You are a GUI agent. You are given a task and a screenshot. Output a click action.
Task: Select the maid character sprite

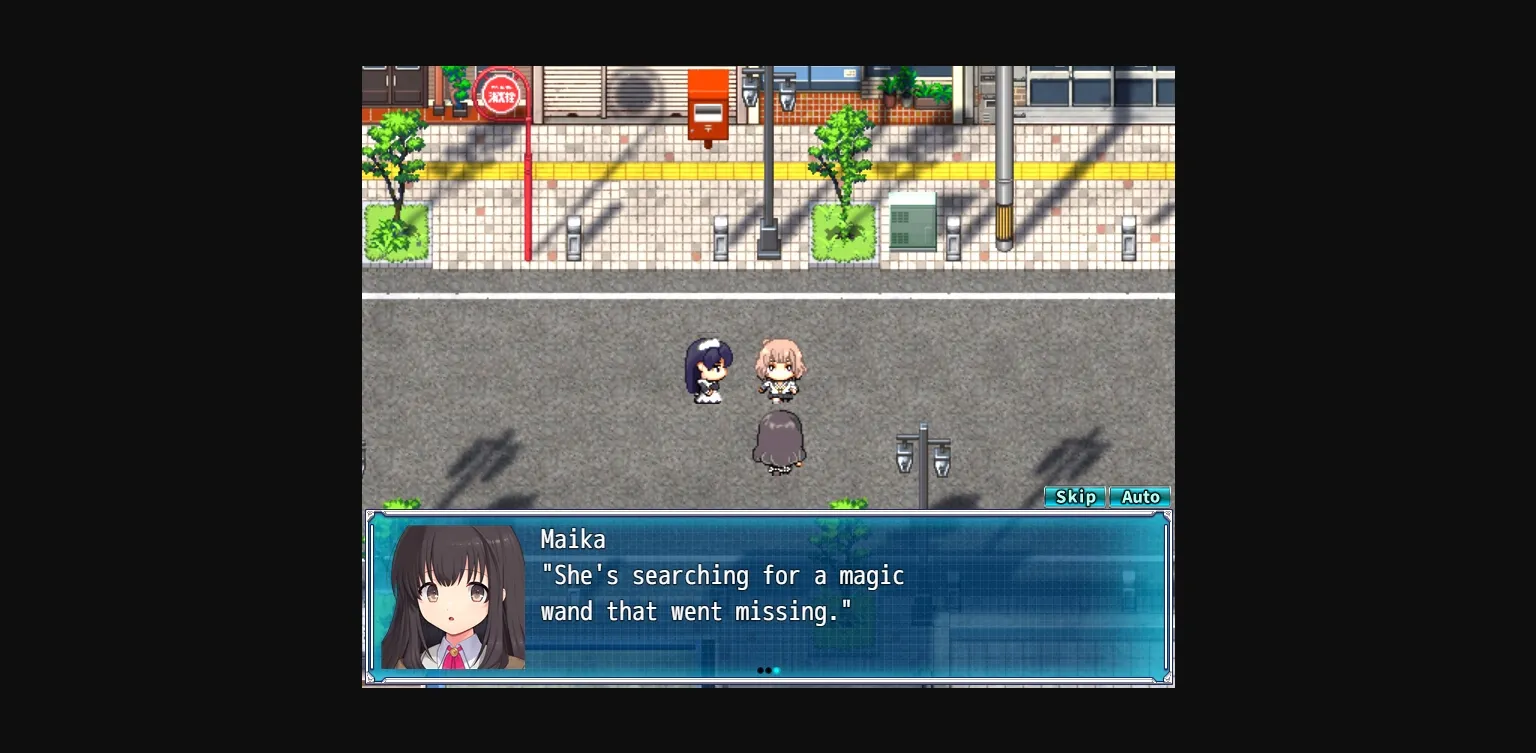click(x=710, y=372)
